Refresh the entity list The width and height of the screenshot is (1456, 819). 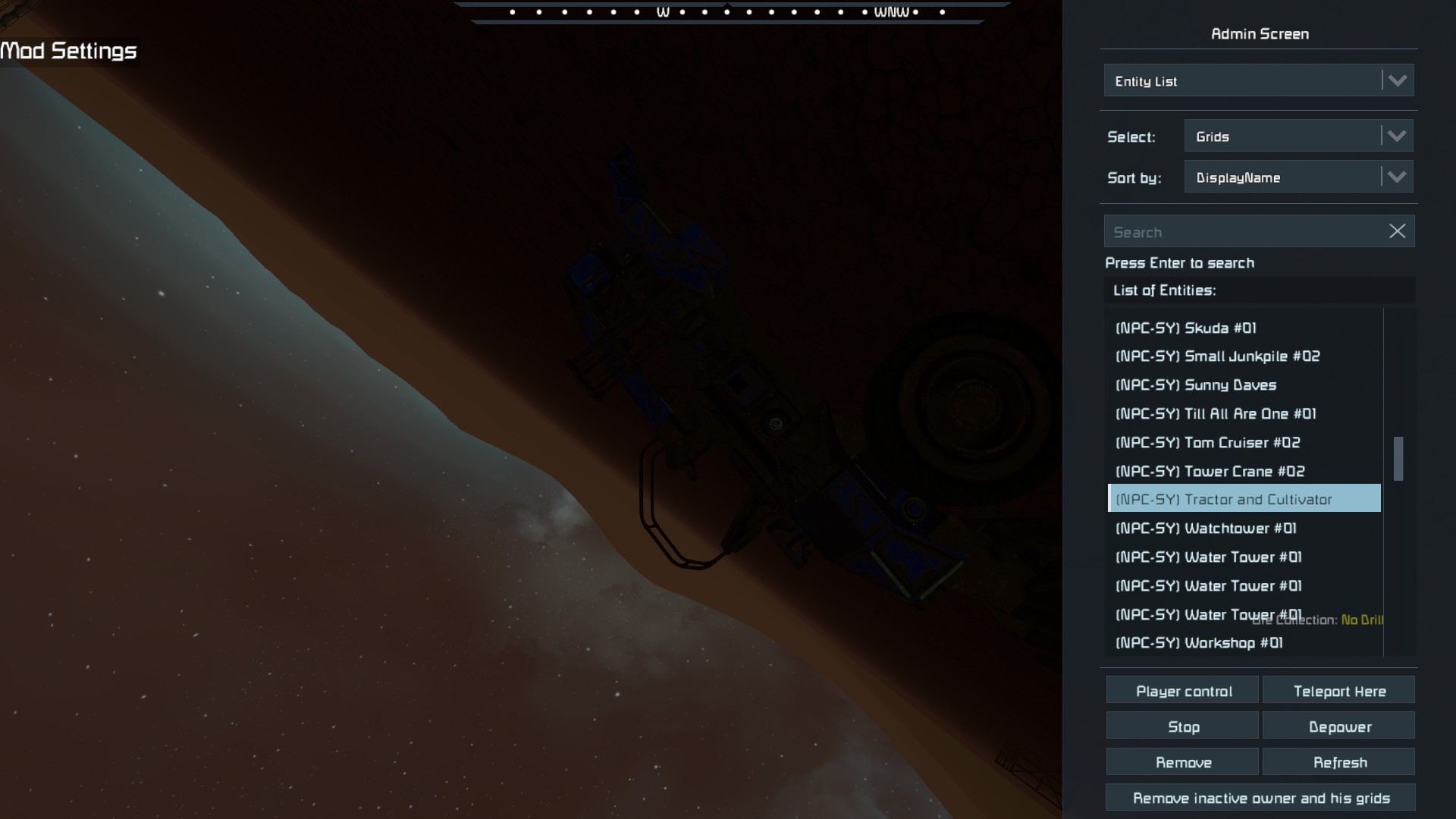coord(1339,762)
